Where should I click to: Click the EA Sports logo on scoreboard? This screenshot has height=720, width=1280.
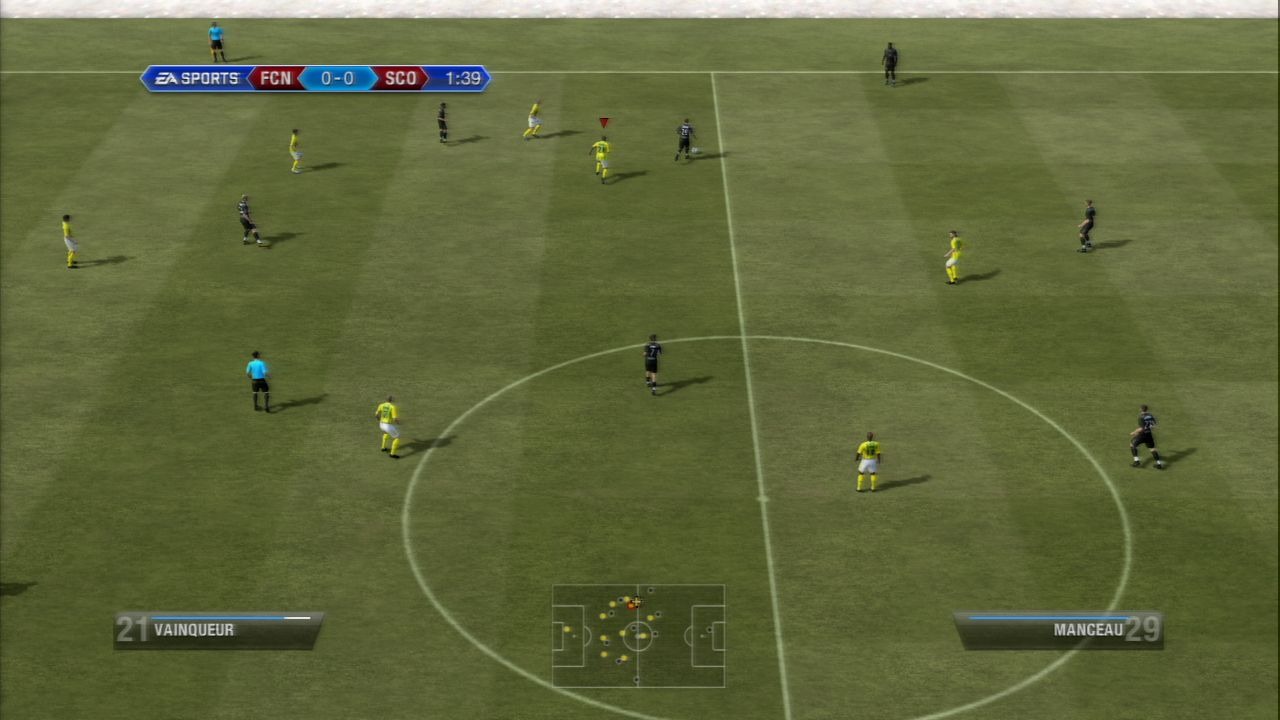(x=198, y=79)
